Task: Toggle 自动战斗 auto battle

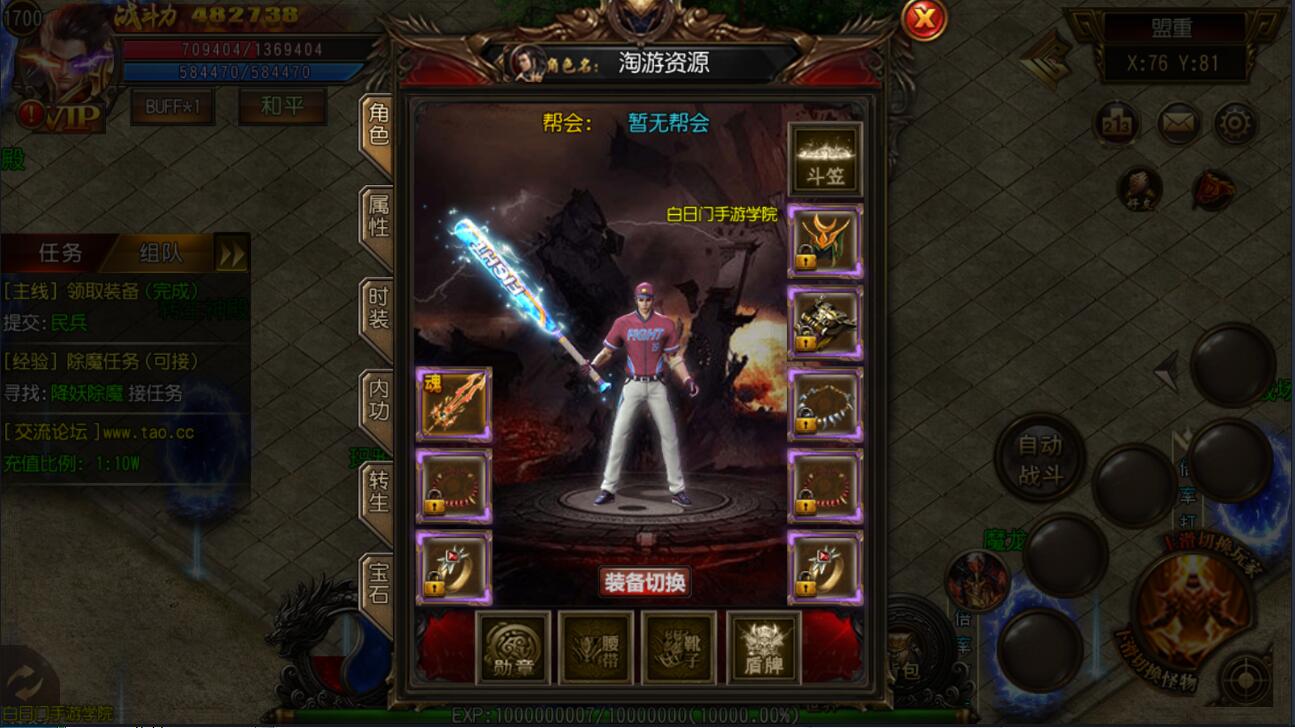Action: (x=1040, y=458)
